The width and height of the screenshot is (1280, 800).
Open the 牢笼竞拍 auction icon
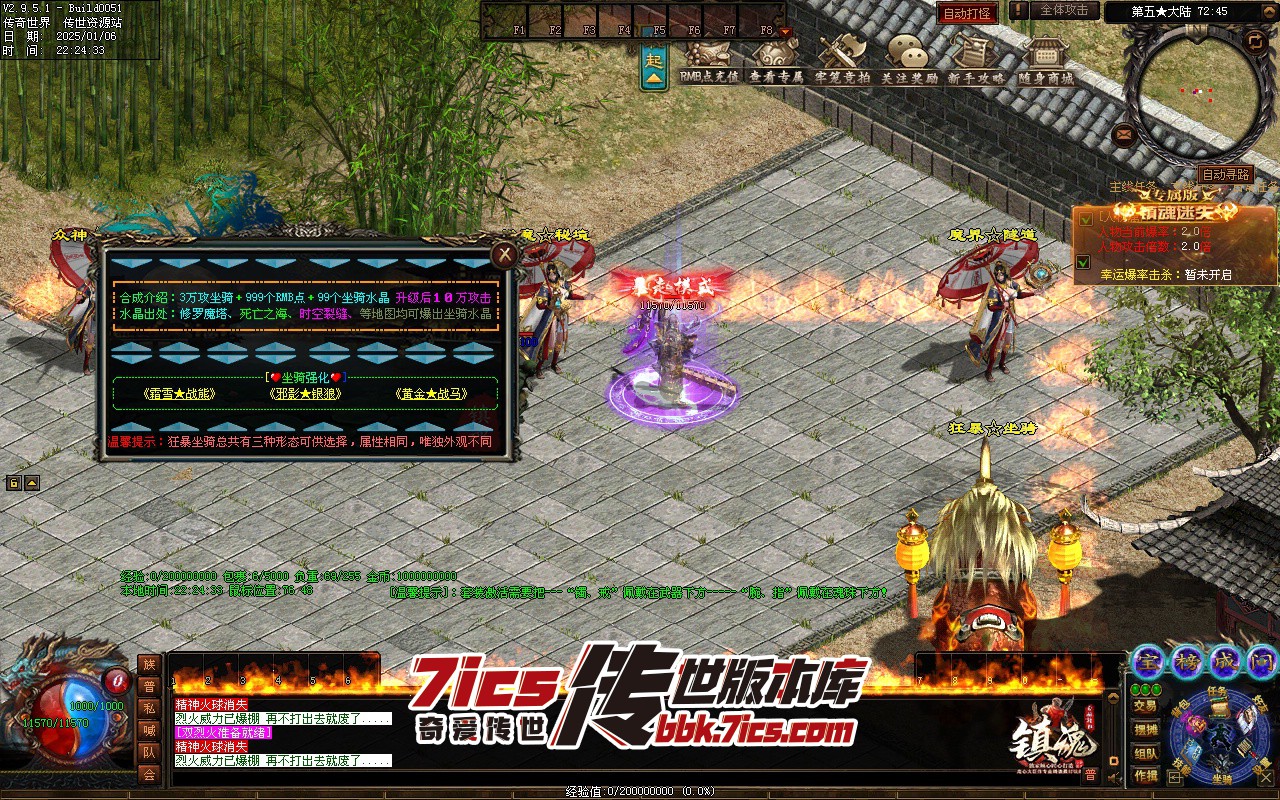point(842,58)
